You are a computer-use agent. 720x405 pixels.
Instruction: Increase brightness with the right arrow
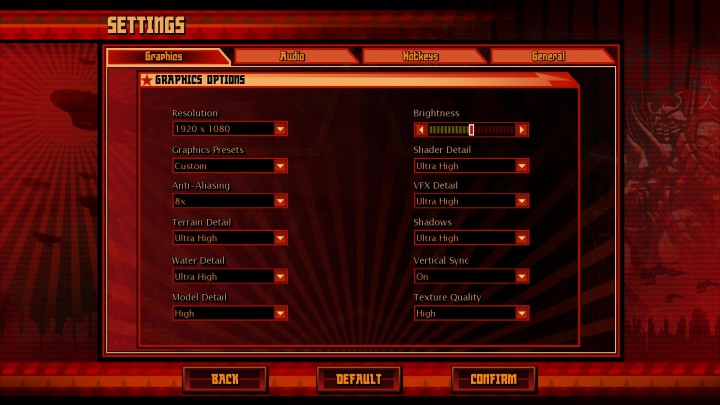pyautogui.click(x=522, y=129)
